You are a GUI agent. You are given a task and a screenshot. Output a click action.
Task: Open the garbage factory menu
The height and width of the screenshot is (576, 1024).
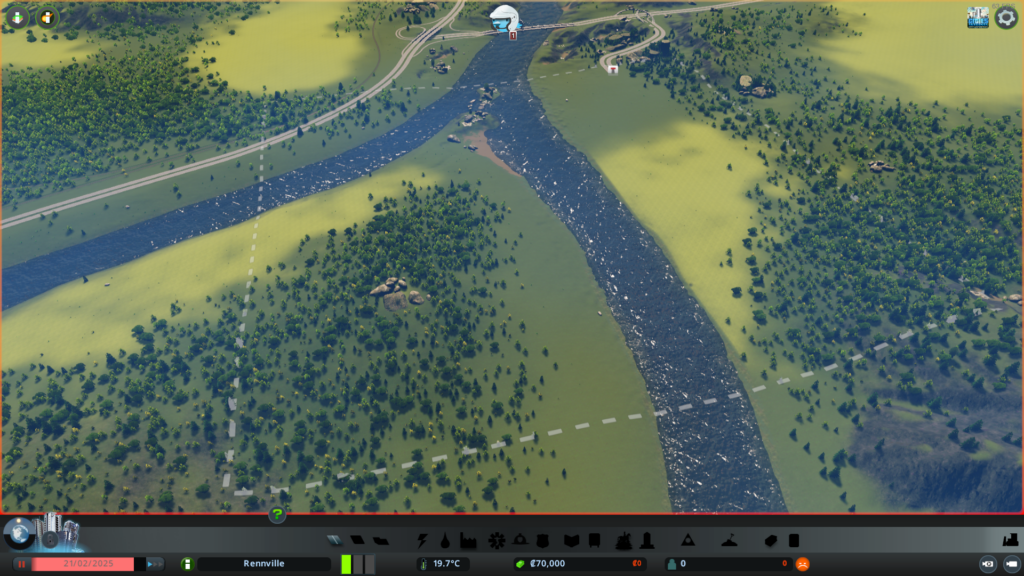tap(468, 541)
